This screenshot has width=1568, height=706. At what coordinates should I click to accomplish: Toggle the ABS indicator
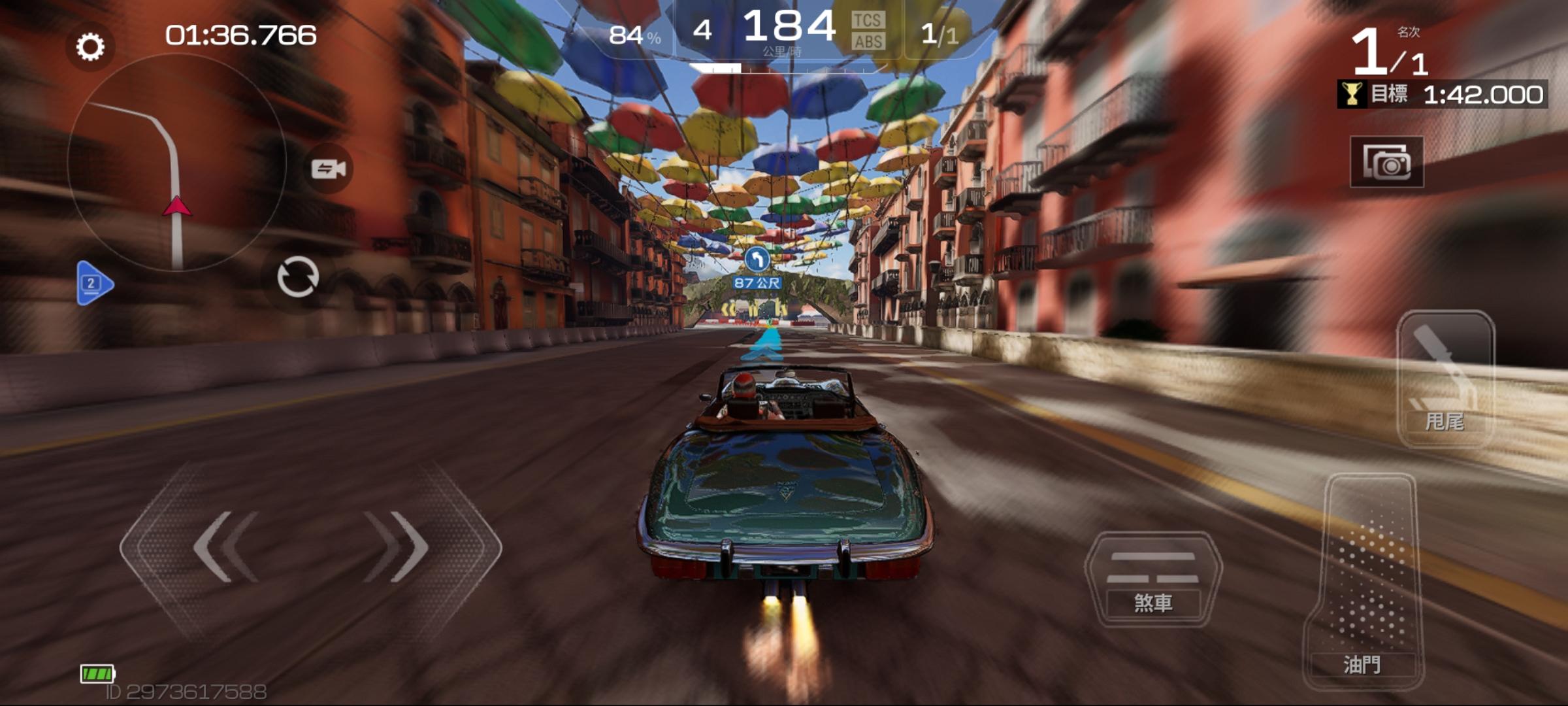tap(868, 42)
